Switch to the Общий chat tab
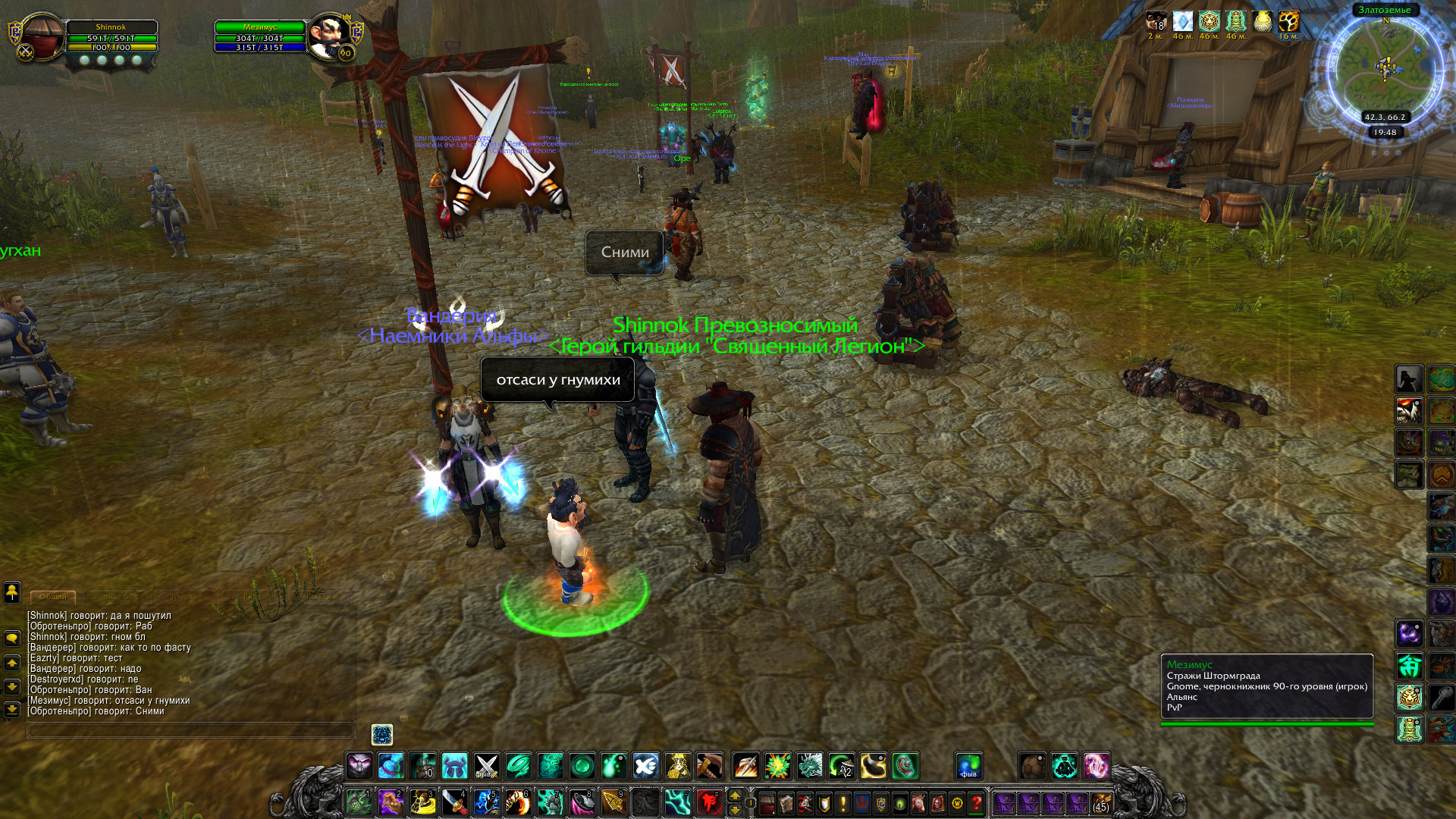The image size is (1456, 819). coord(53,597)
